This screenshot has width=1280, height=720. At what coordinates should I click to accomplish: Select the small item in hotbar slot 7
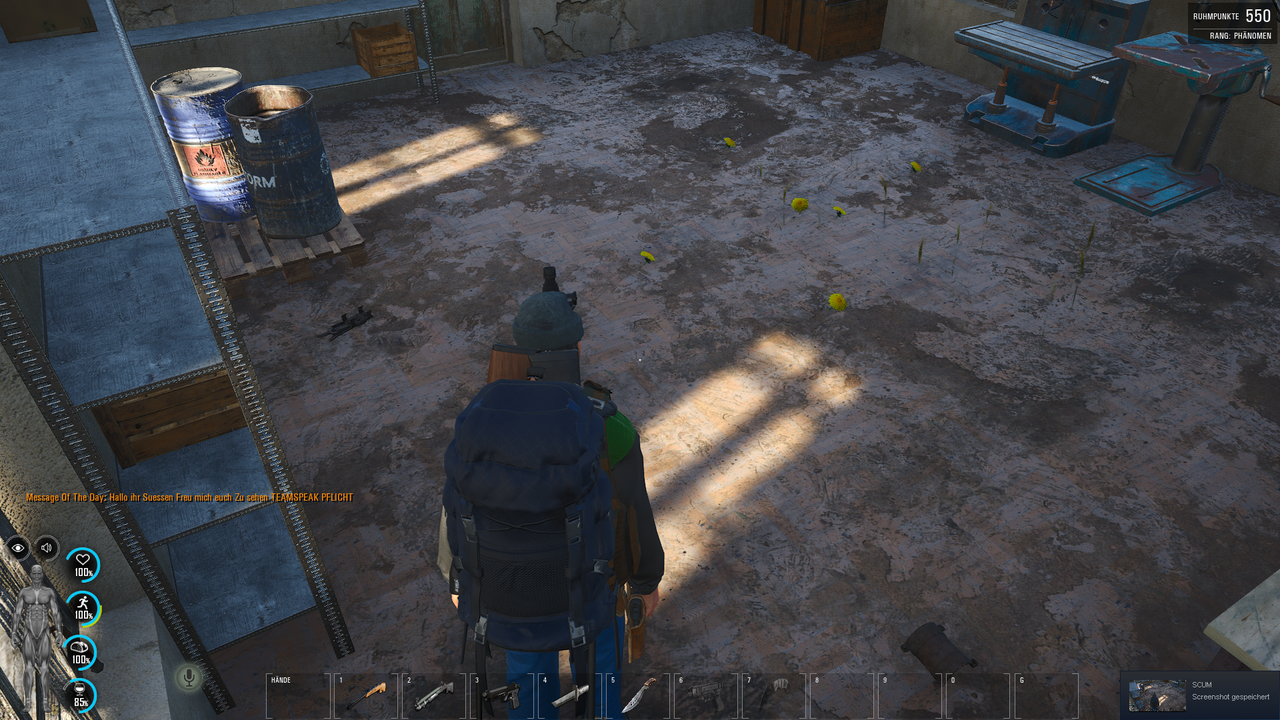point(774,690)
